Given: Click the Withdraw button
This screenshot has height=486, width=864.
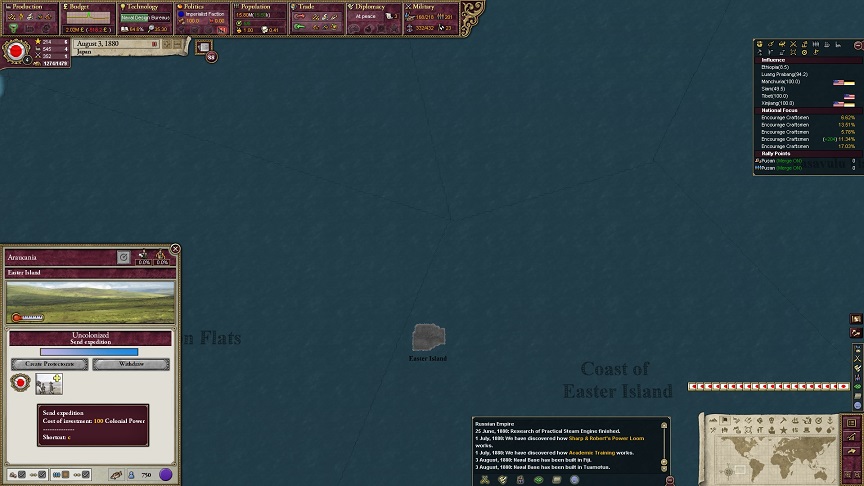Looking at the screenshot, I should 131,364.
